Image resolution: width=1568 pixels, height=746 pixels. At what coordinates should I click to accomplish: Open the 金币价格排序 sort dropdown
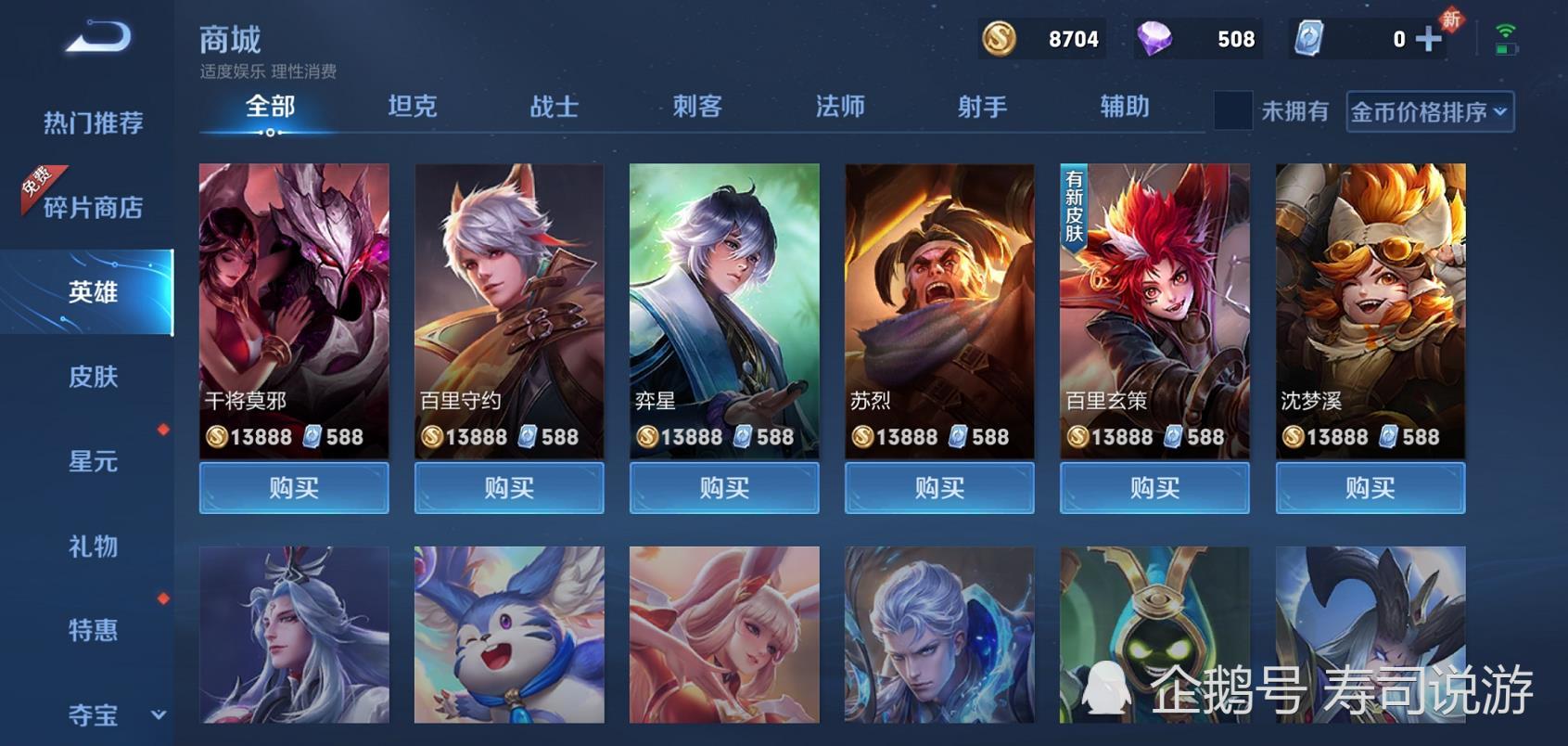1429,111
